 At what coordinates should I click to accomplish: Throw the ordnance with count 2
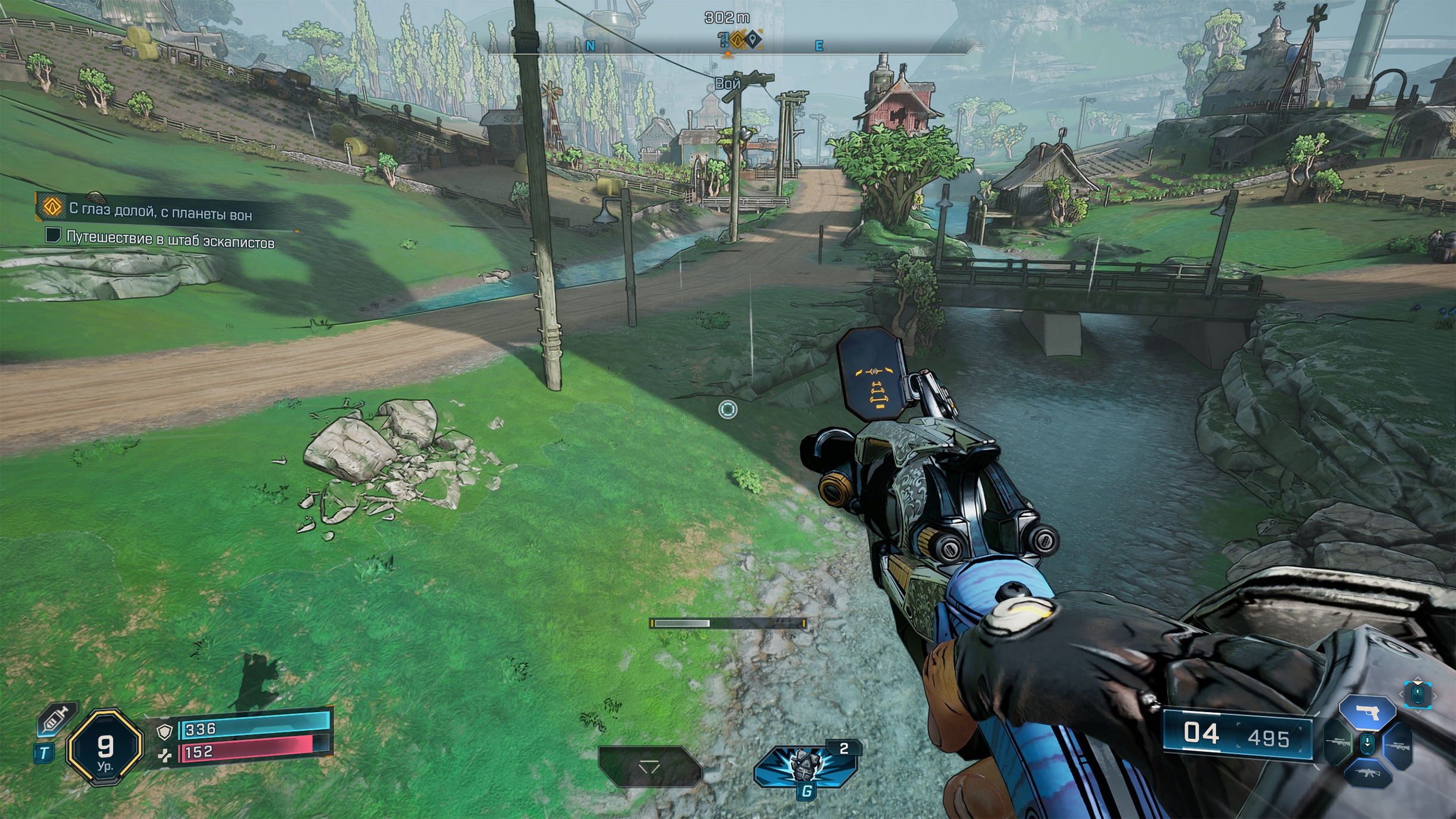(x=805, y=765)
